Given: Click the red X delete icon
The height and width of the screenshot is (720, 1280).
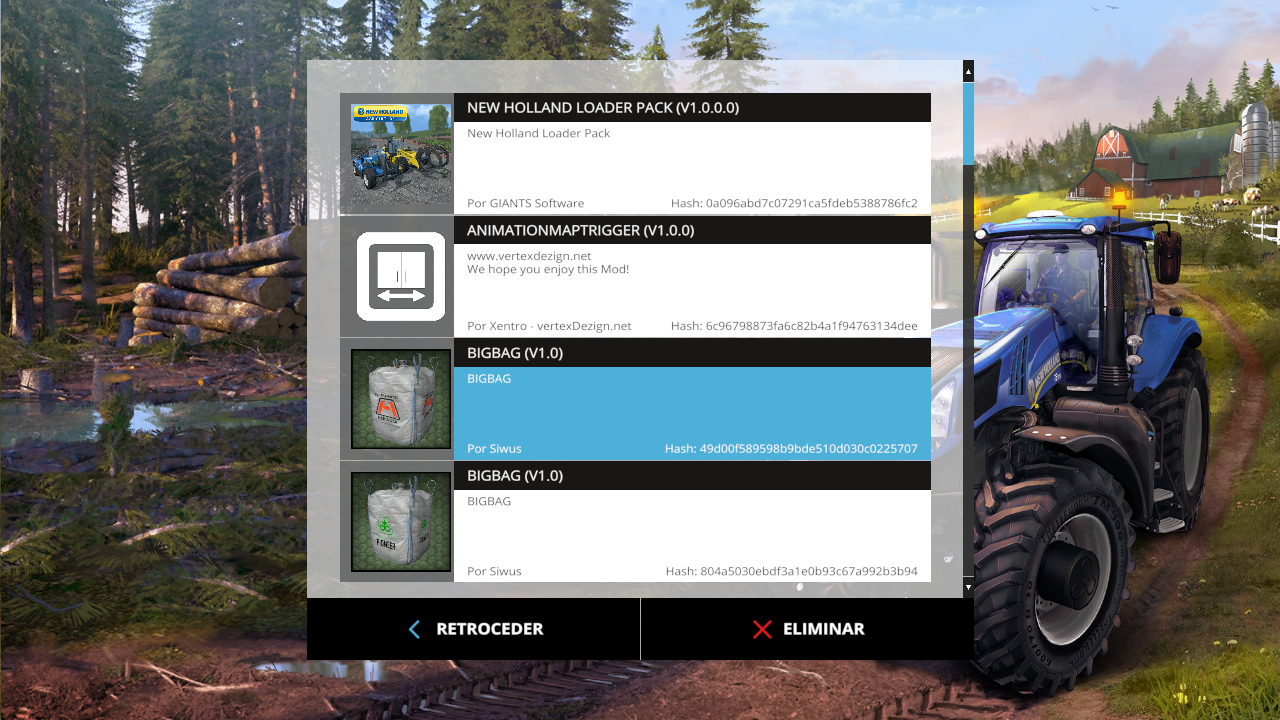Looking at the screenshot, I should [762, 629].
